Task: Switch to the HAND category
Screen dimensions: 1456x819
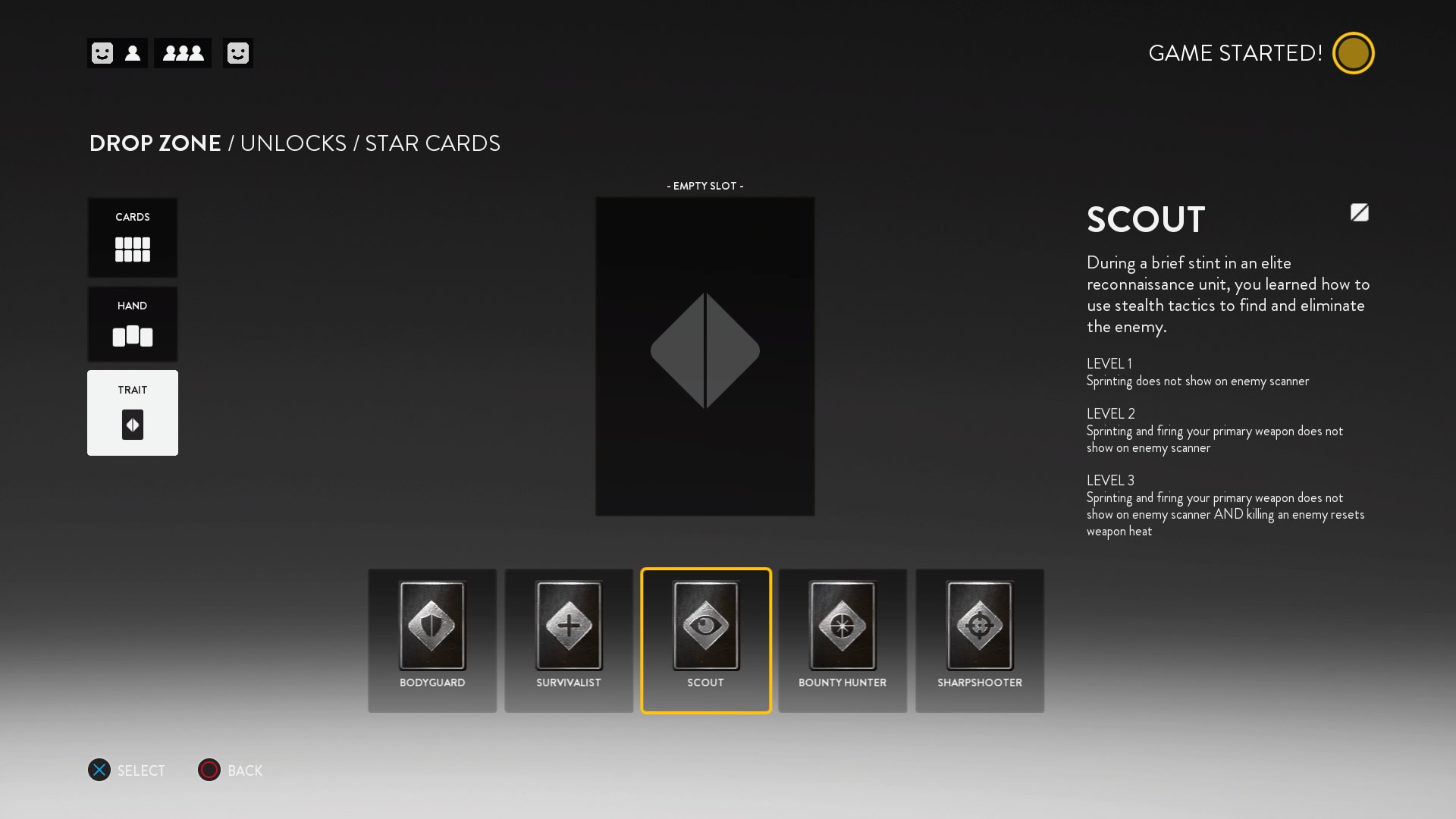Action: point(133,324)
